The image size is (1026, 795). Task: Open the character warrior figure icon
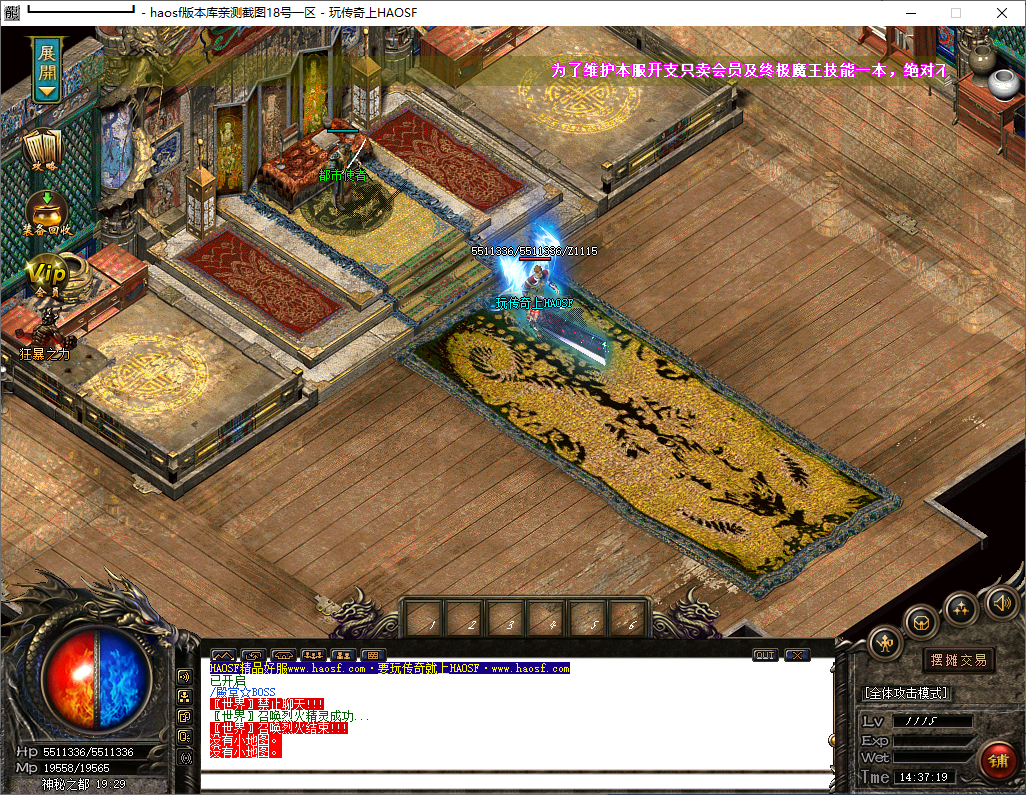coord(885,643)
